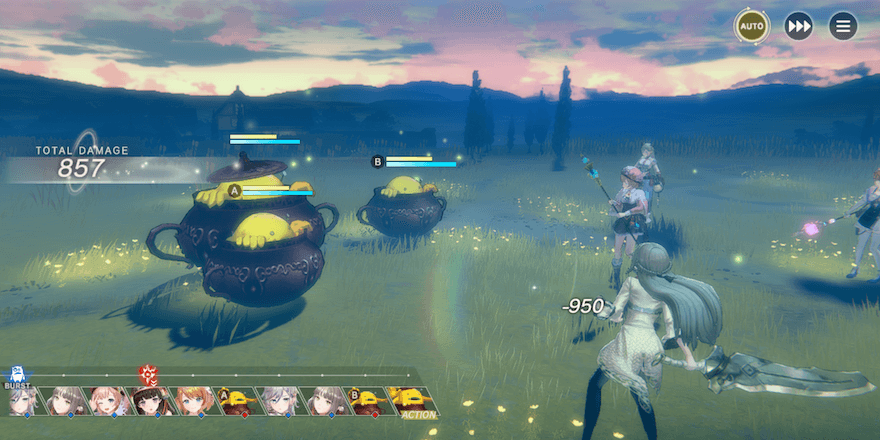
Task: Select the winking pink-haired girl turn portrait
Action: pyautogui.click(x=107, y=401)
